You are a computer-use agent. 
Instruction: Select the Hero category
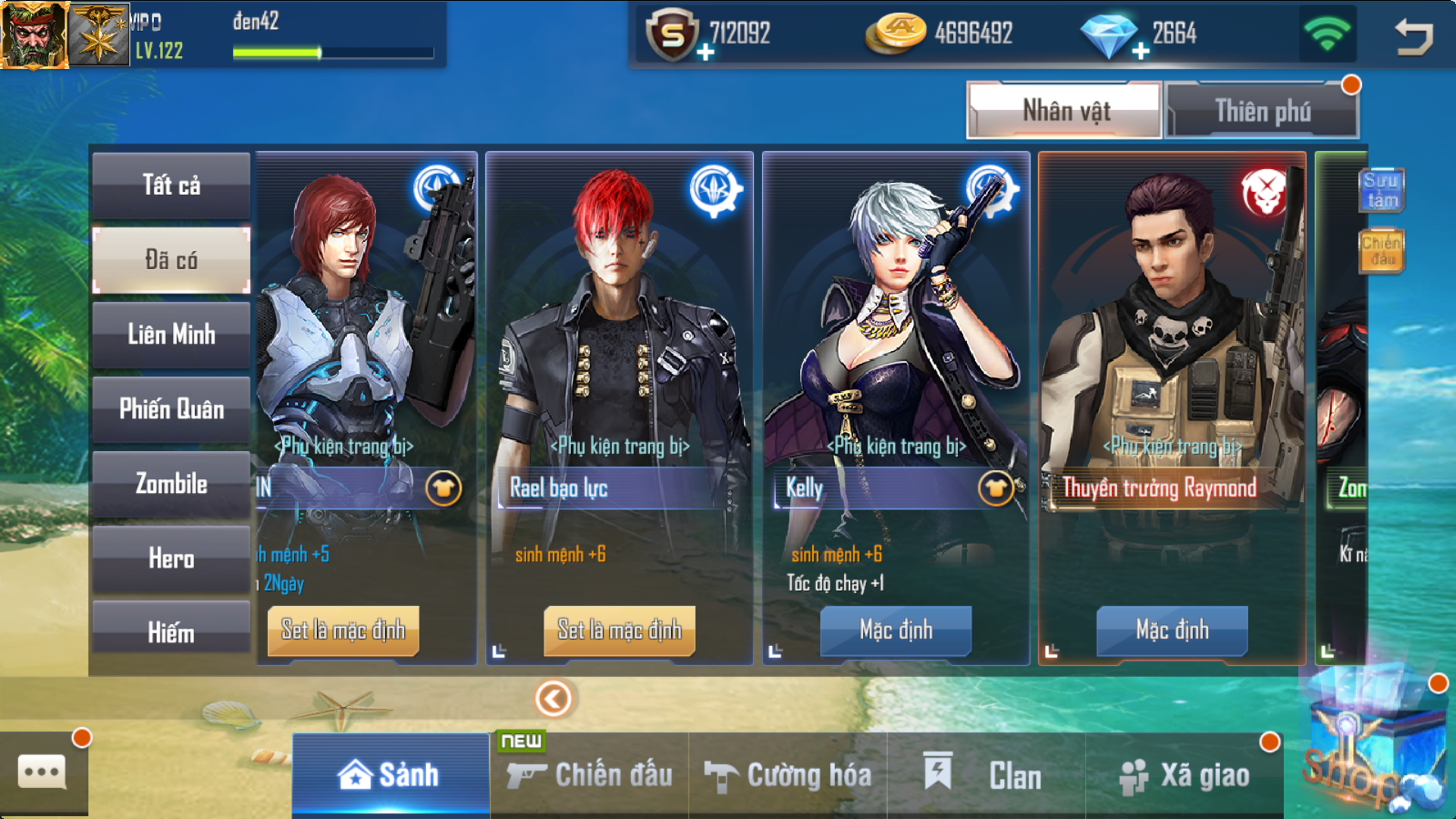[x=171, y=559]
